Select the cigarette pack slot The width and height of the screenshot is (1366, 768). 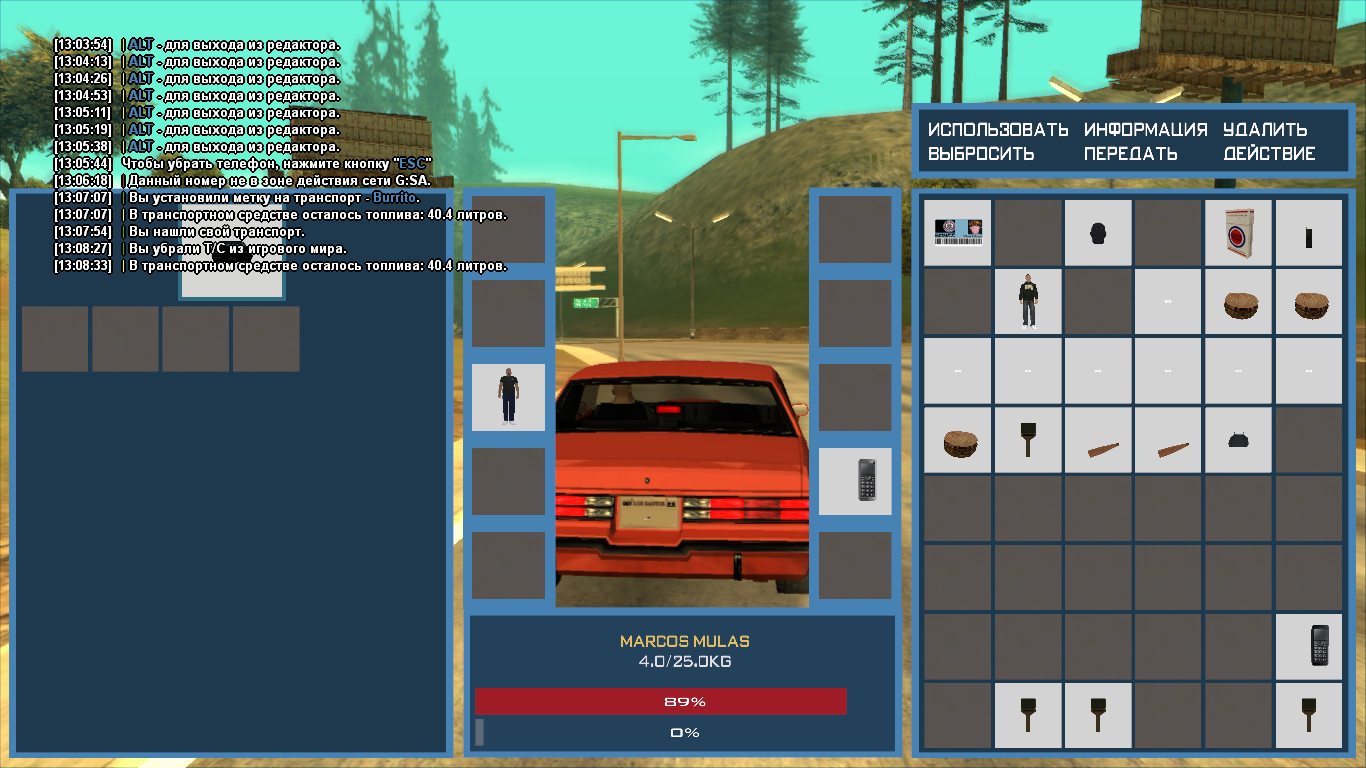pos(1238,232)
